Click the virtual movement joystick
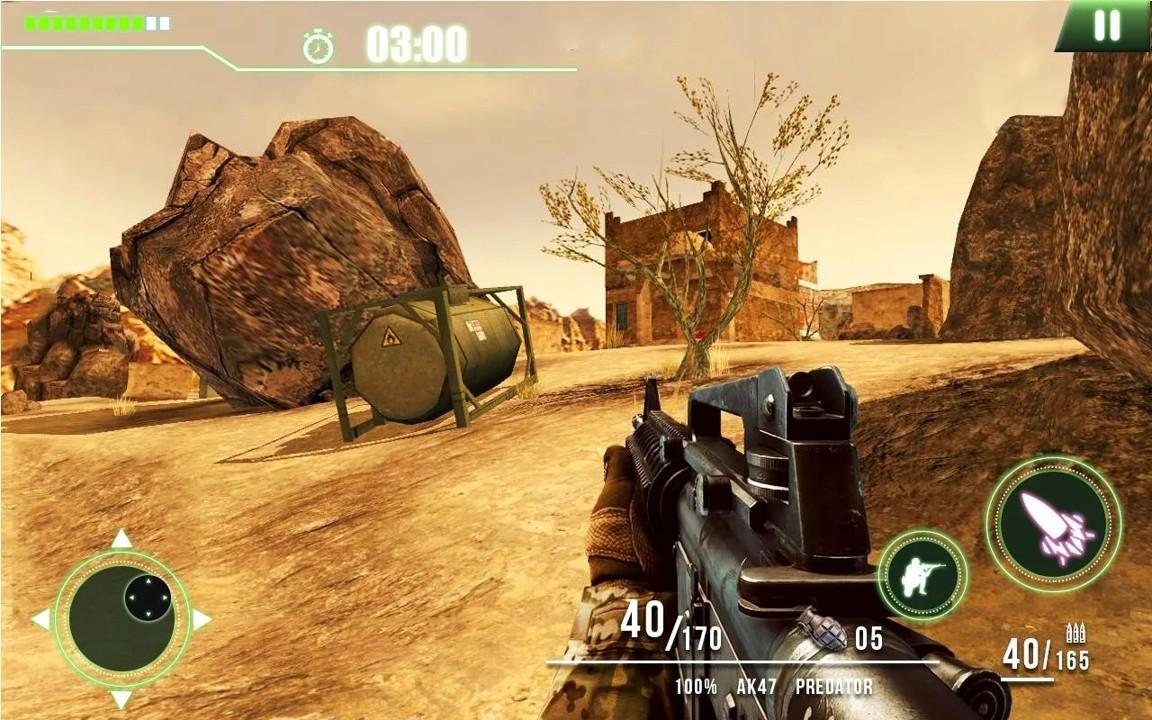This screenshot has width=1152, height=720. [x=122, y=618]
